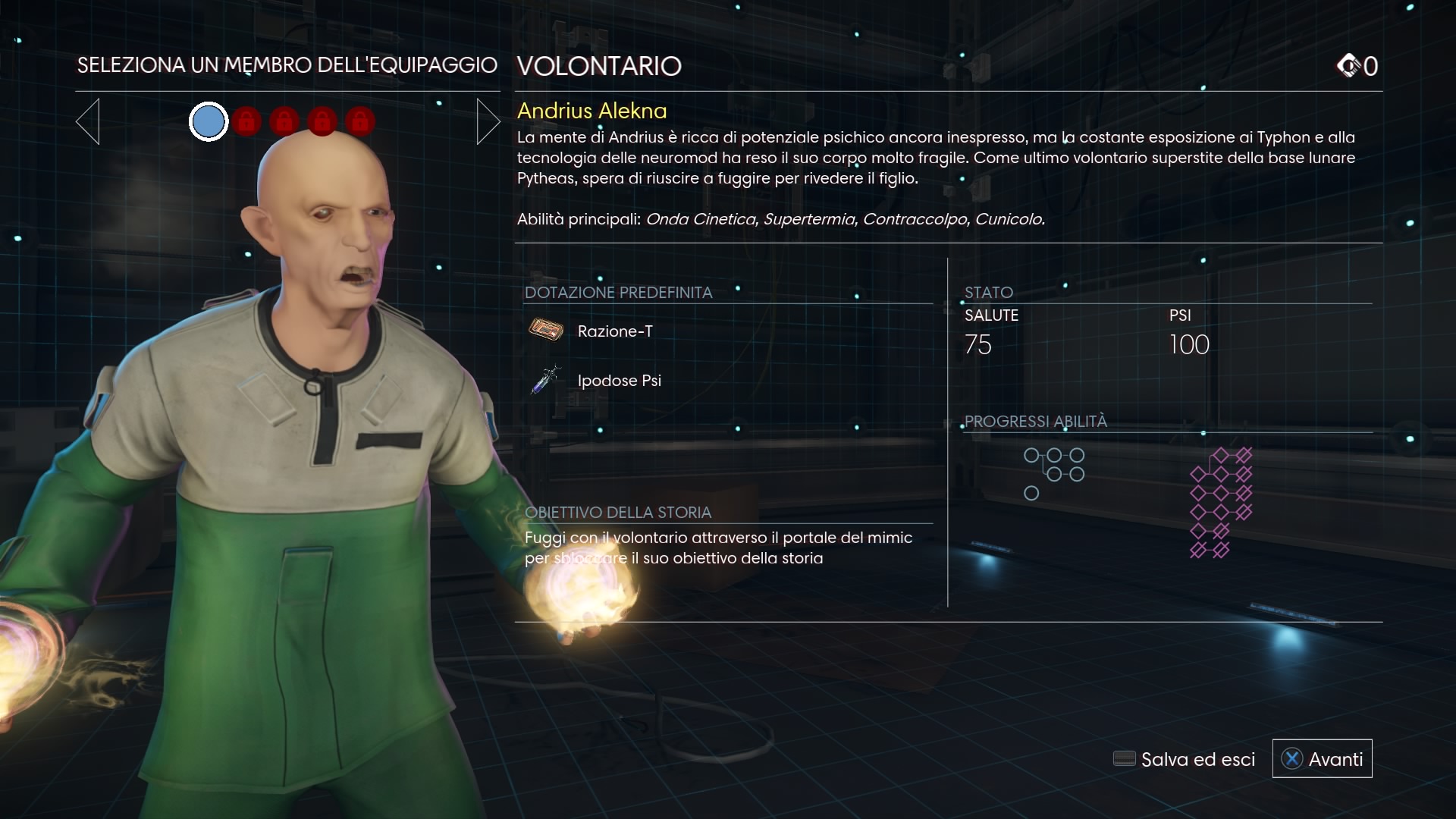Select the previous crew member arrow
This screenshot has width=1456, height=819.
(88, 121)
